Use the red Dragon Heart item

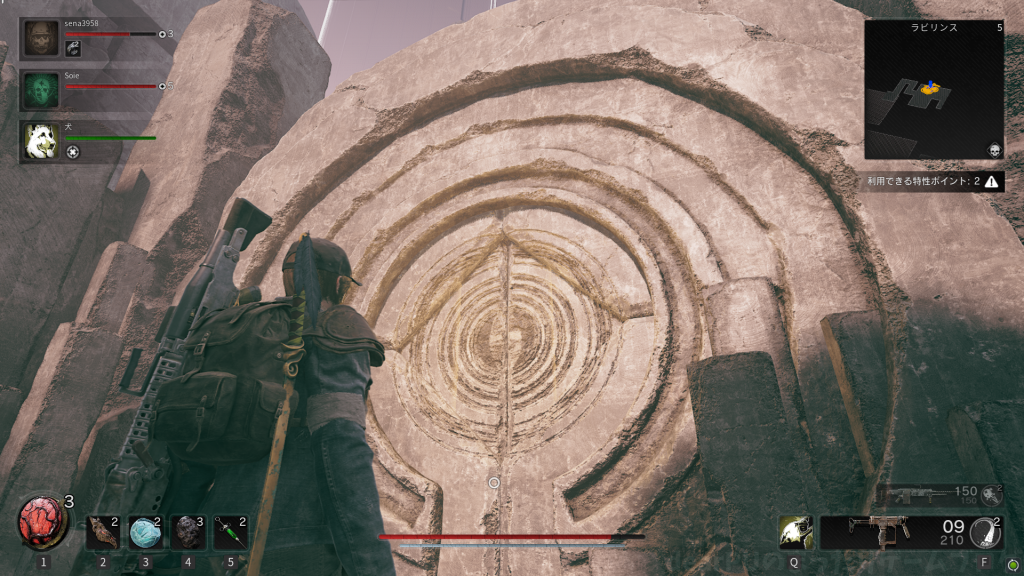tap(43, 524)
